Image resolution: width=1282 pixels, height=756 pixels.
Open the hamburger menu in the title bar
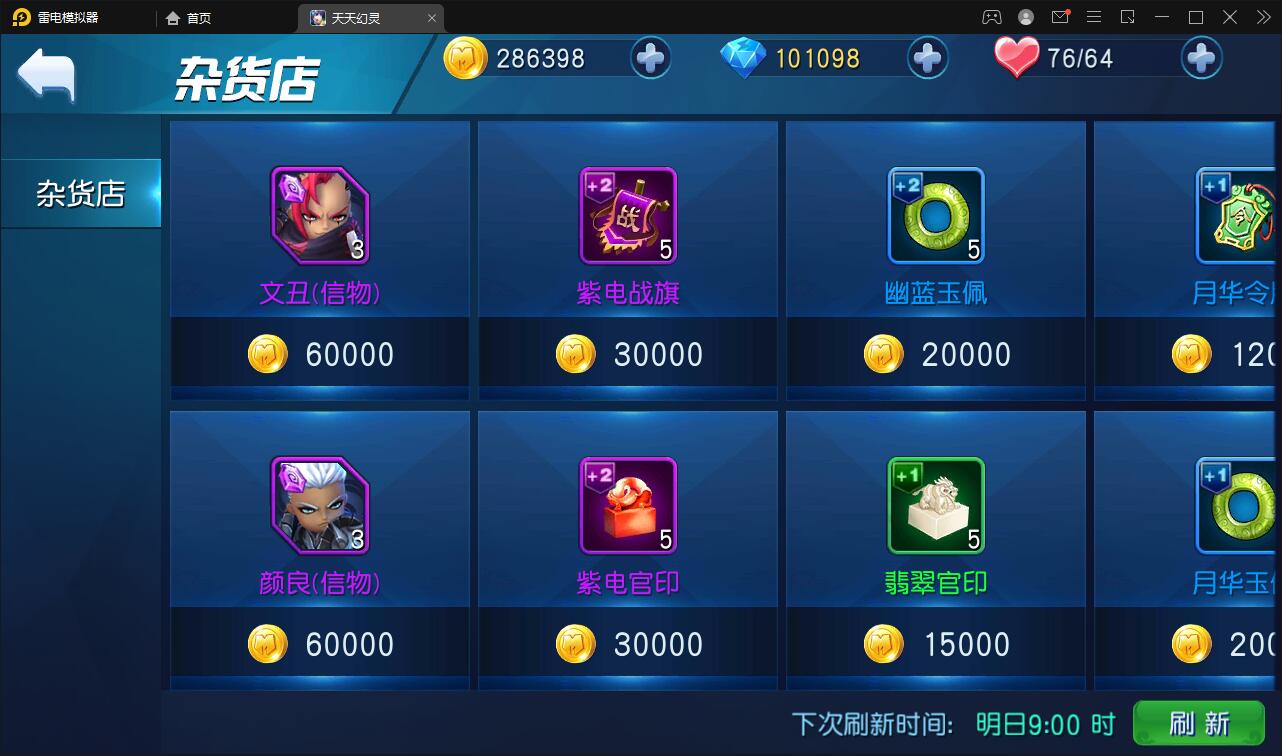1095,17
